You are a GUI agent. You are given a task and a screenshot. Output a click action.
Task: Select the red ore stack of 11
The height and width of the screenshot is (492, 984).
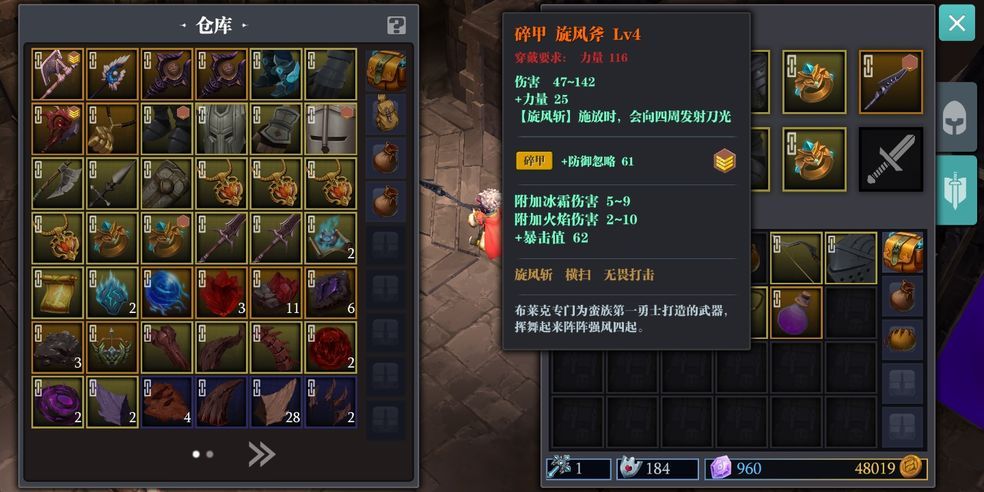275,292
